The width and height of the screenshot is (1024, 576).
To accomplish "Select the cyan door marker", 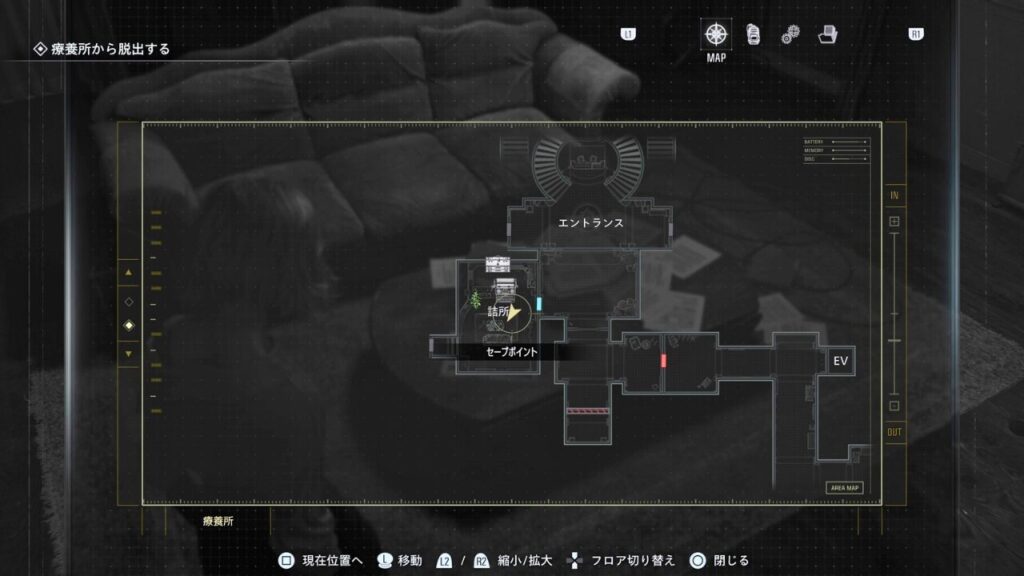I will coord(539,303).
